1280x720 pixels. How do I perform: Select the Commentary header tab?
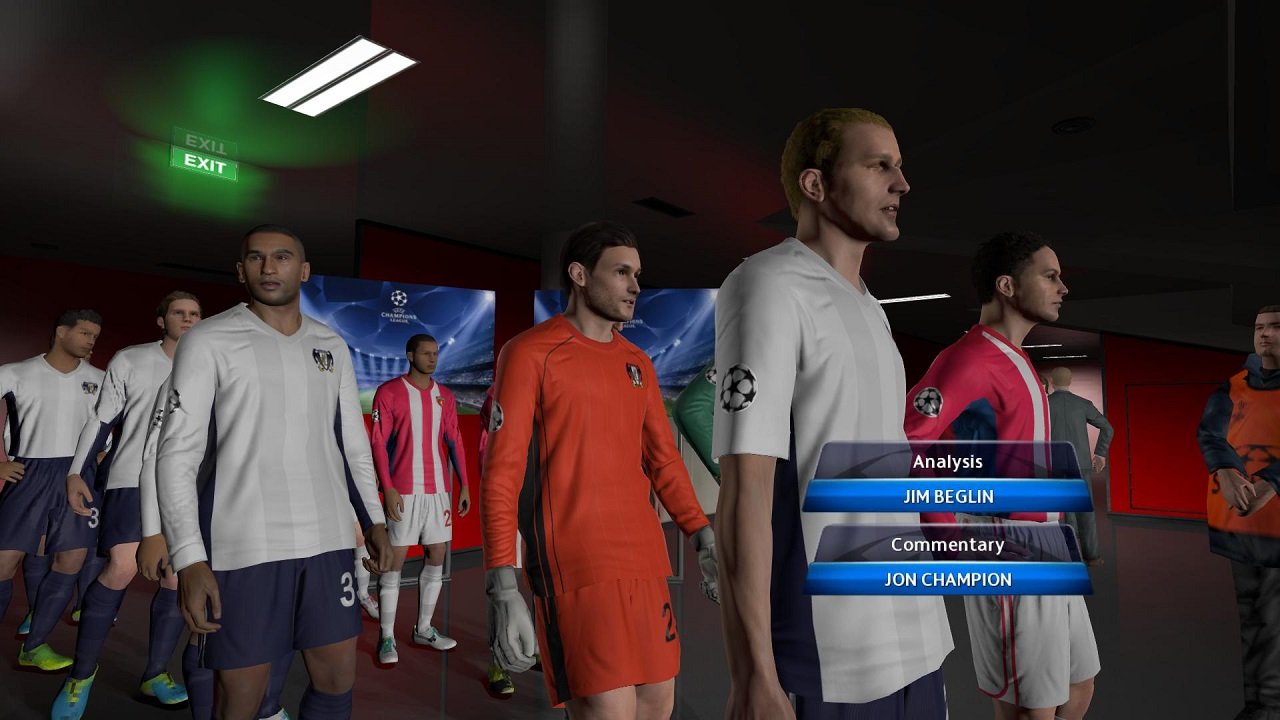[947, 545]
